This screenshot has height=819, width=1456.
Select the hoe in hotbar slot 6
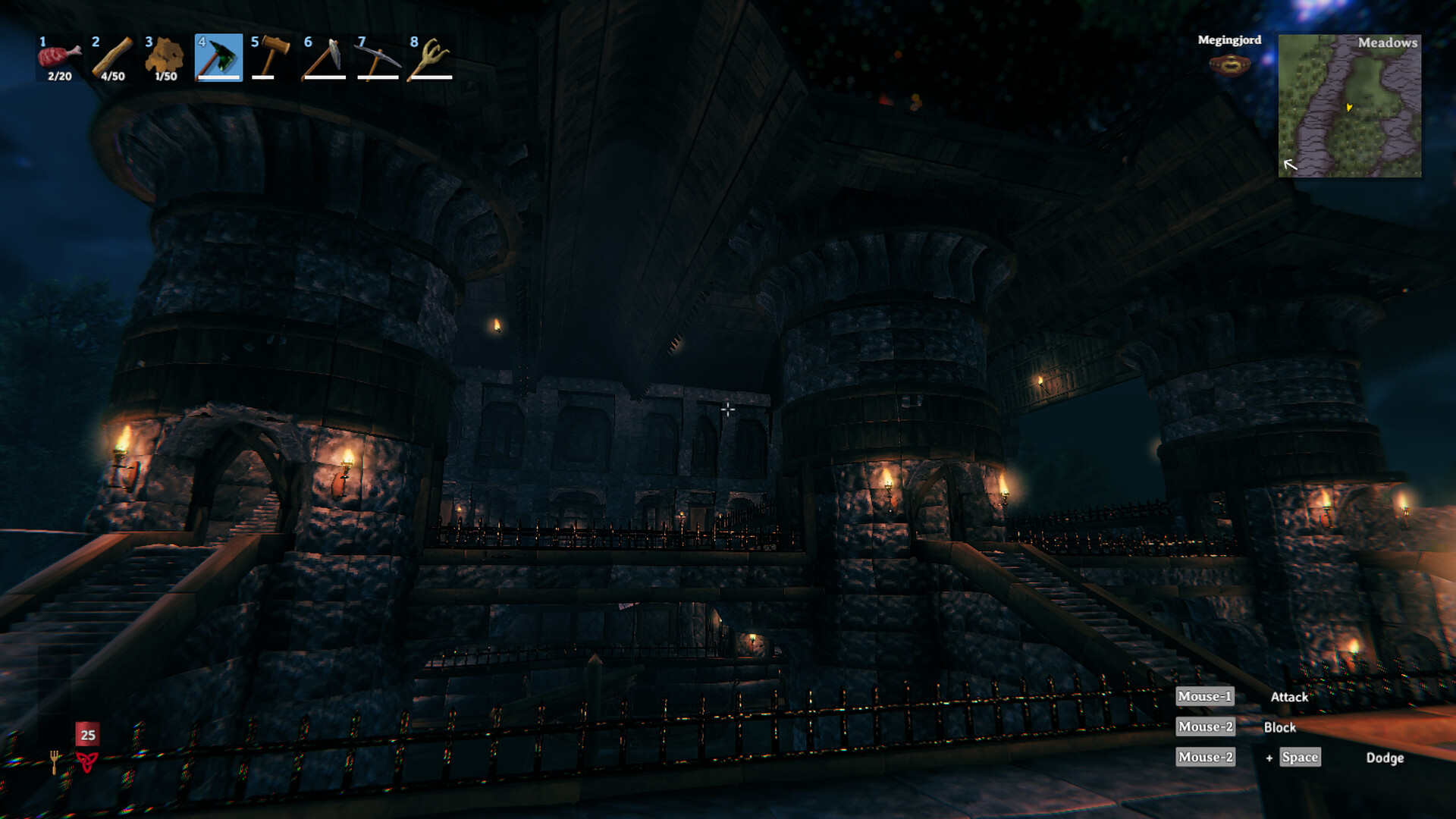325,58
